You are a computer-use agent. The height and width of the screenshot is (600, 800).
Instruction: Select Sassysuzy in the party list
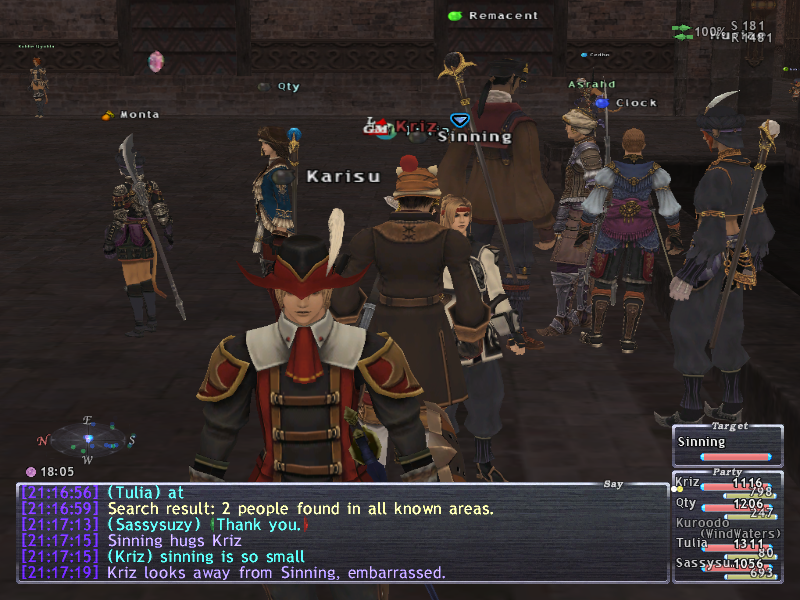coord(702,563)
